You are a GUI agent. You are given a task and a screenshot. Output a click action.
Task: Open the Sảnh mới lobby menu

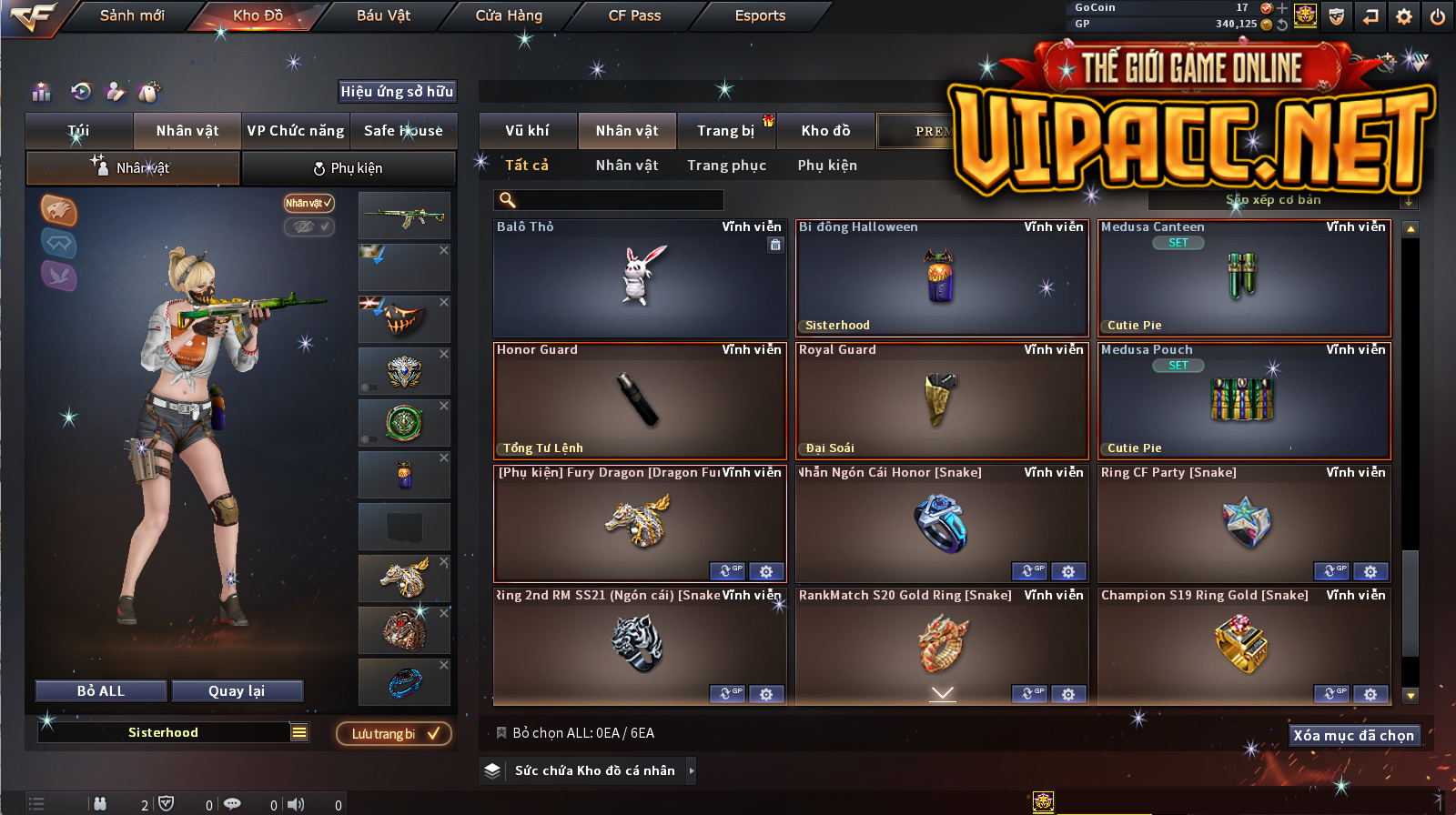click(132, 15)
